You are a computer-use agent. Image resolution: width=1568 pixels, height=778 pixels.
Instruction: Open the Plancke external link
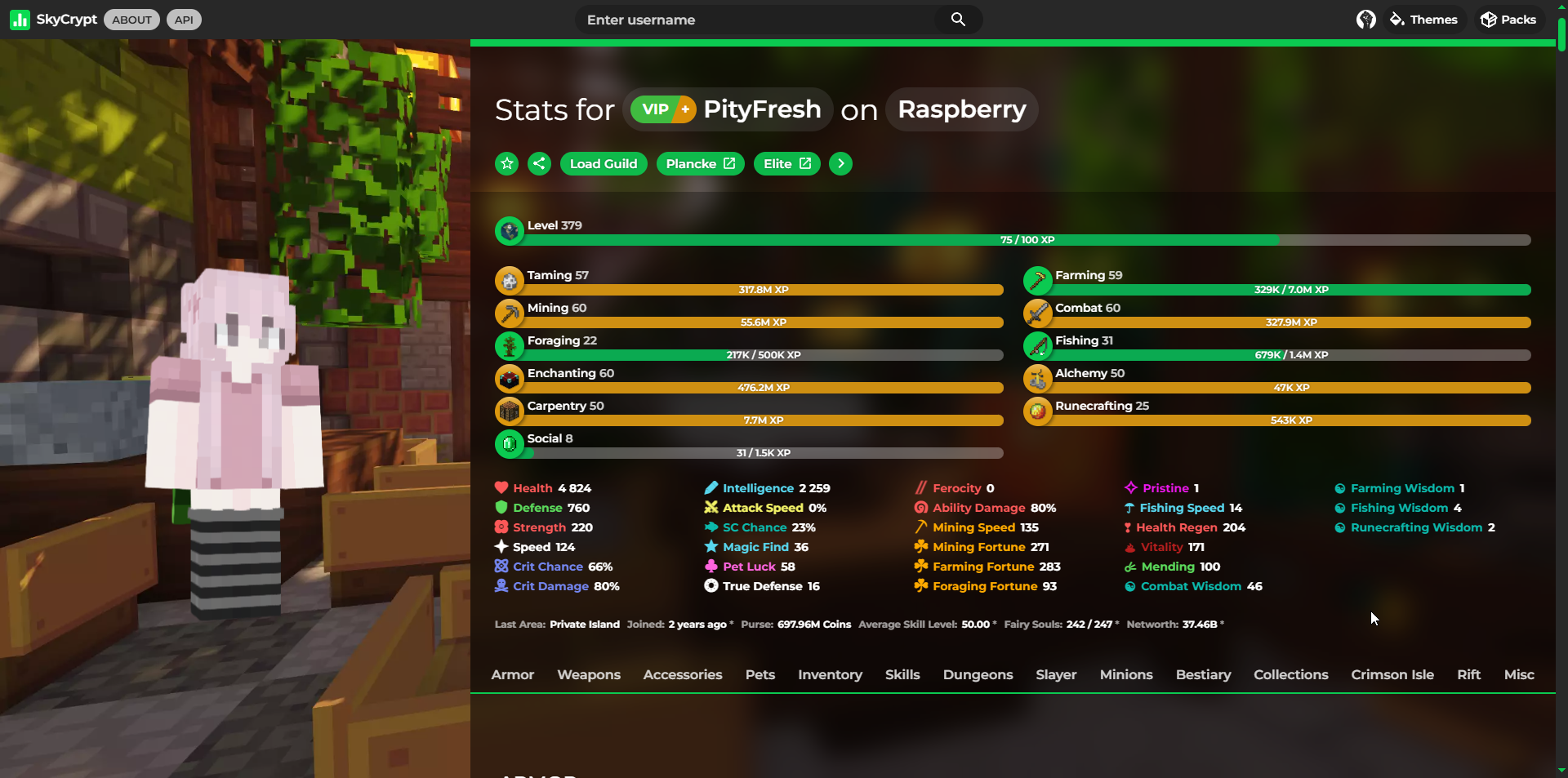point(699,163)
